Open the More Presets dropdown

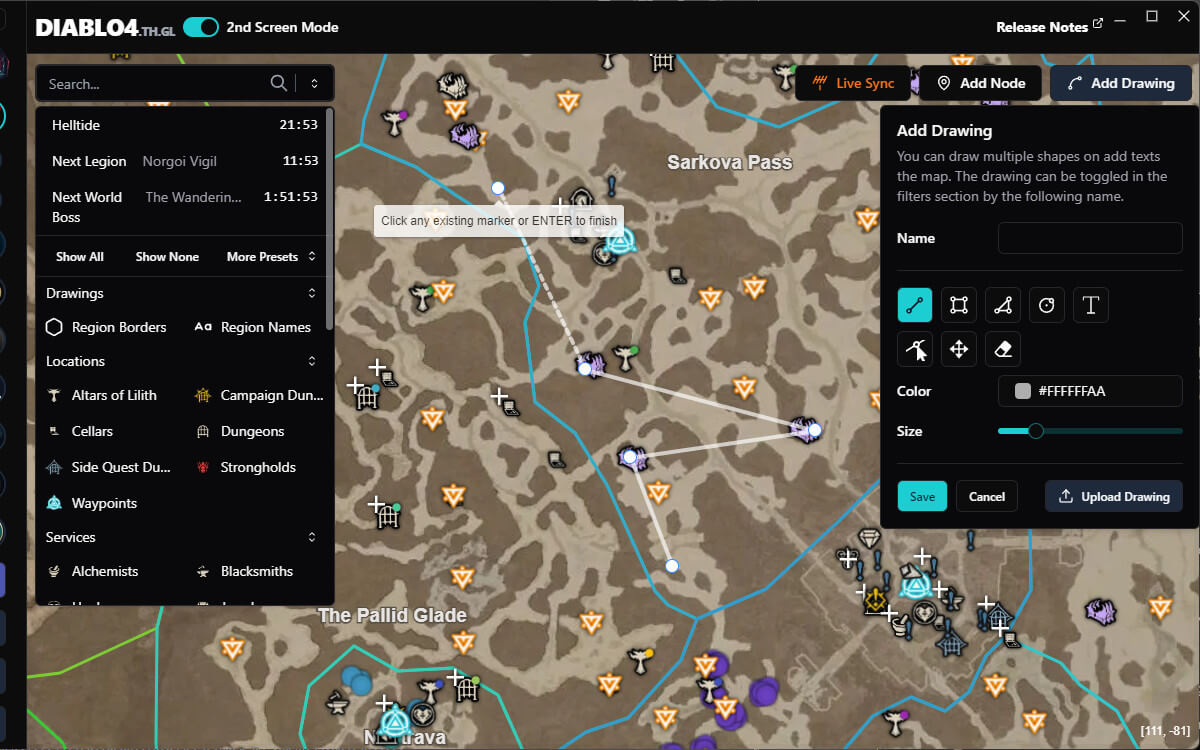[271, 257]
